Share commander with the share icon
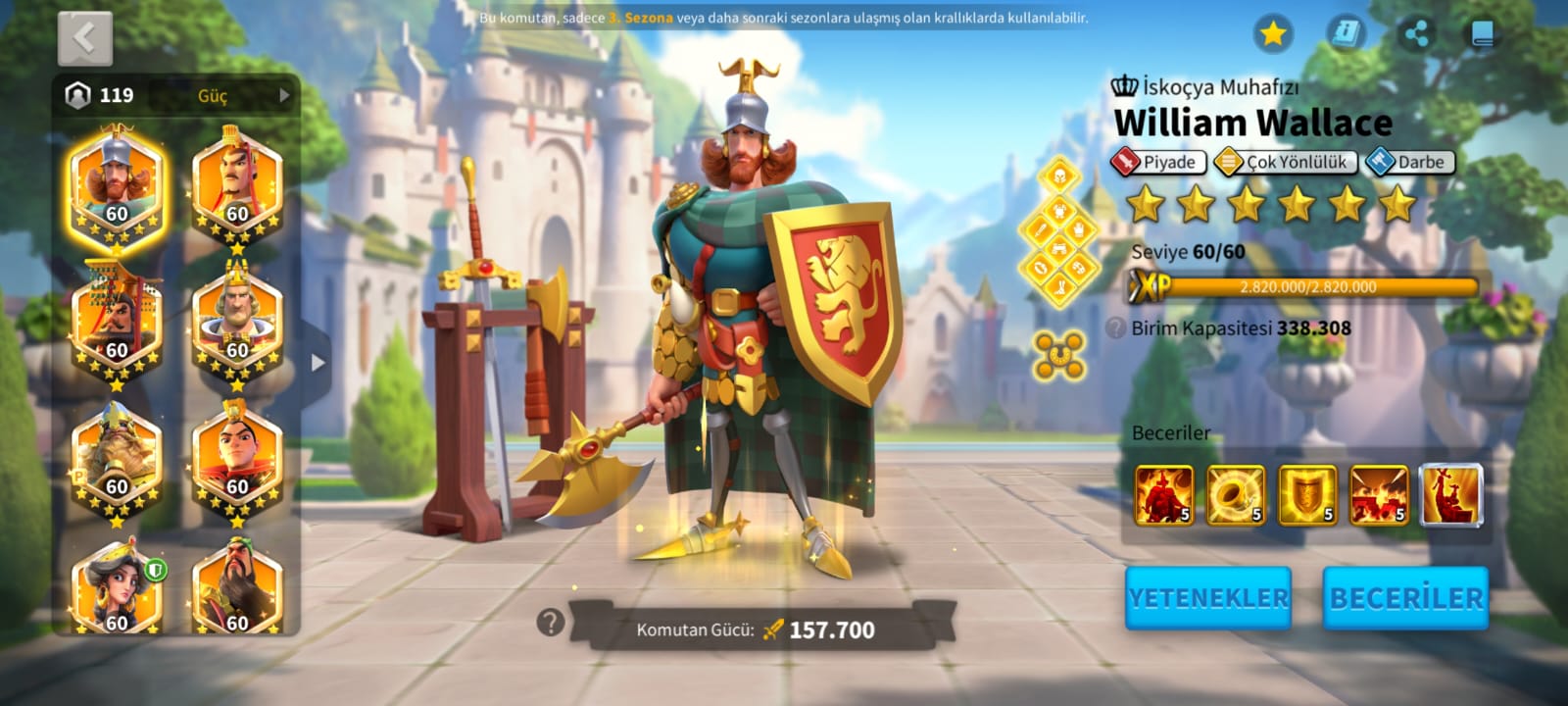Screen dimensions: 1568x706 (x=1415, y=34)
